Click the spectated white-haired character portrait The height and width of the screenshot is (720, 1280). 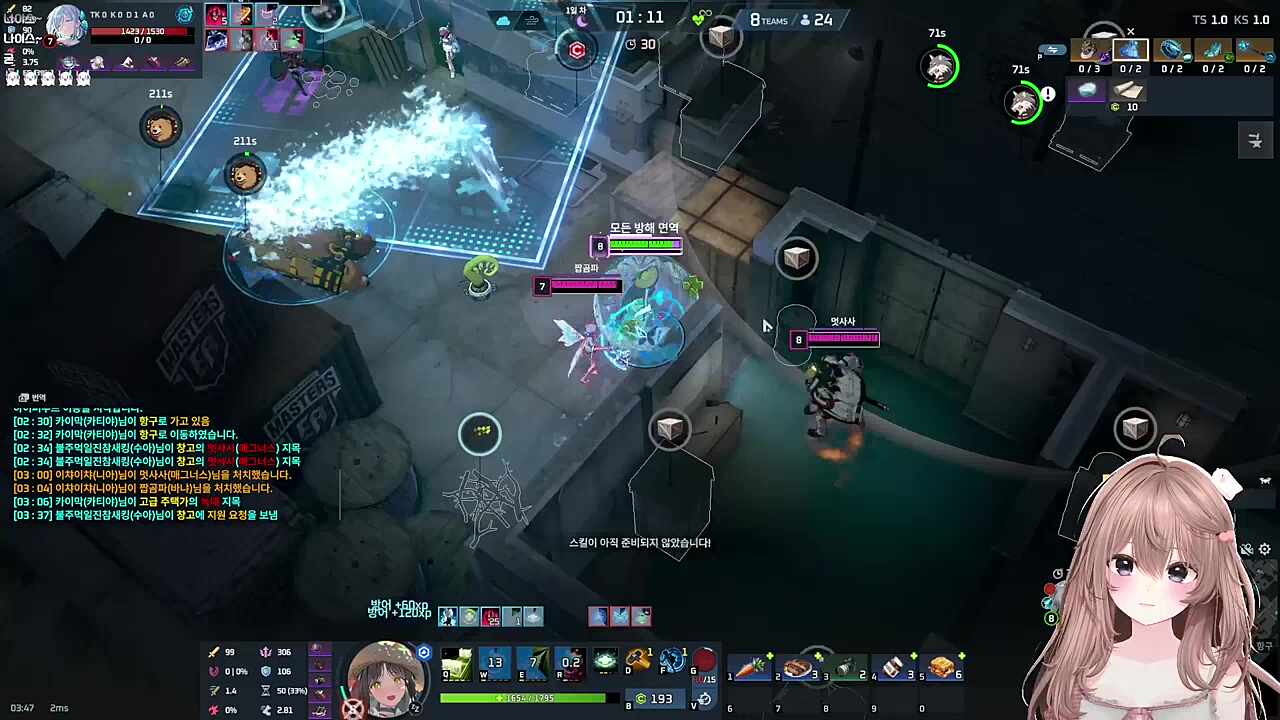click(66, 26)
